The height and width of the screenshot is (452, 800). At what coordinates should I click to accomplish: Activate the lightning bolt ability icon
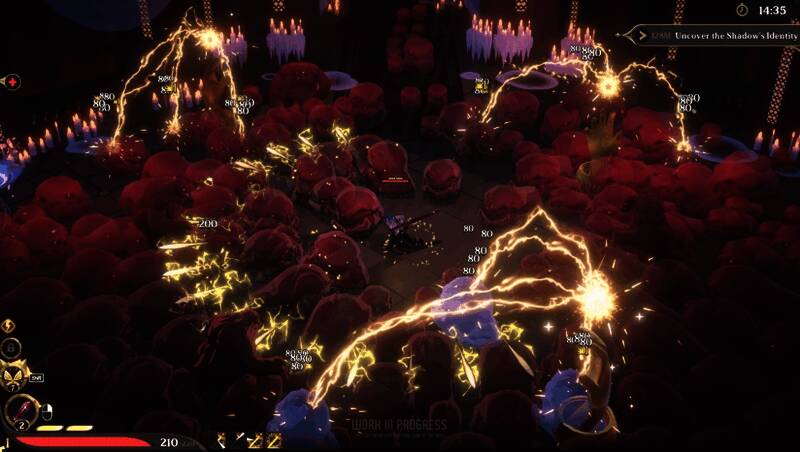click(x=10, y=325)
